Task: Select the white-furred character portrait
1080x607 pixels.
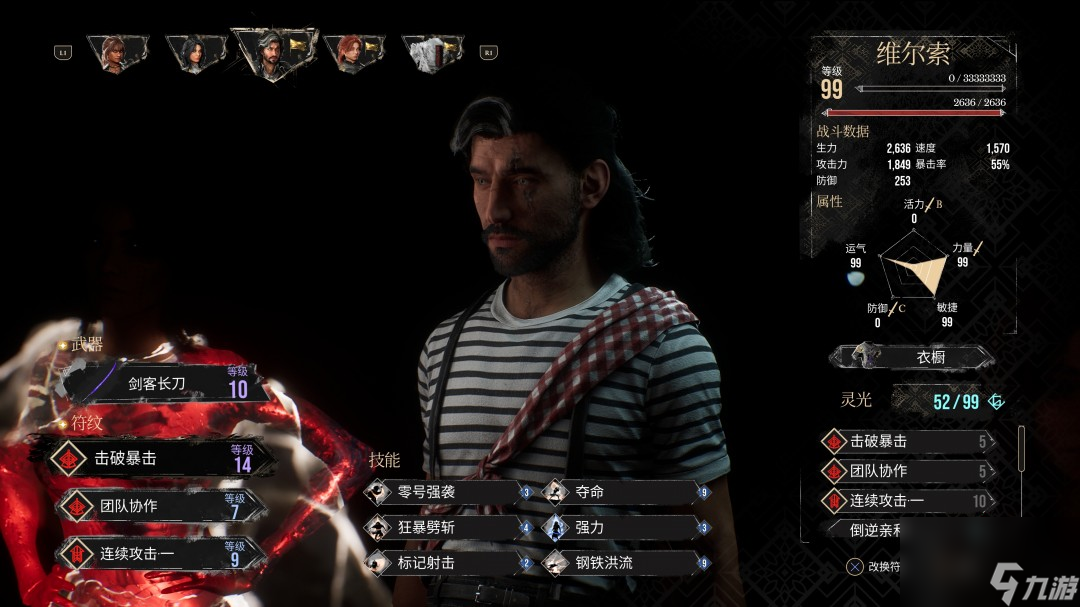Action: pyautogui.click(x=432, y=52)
